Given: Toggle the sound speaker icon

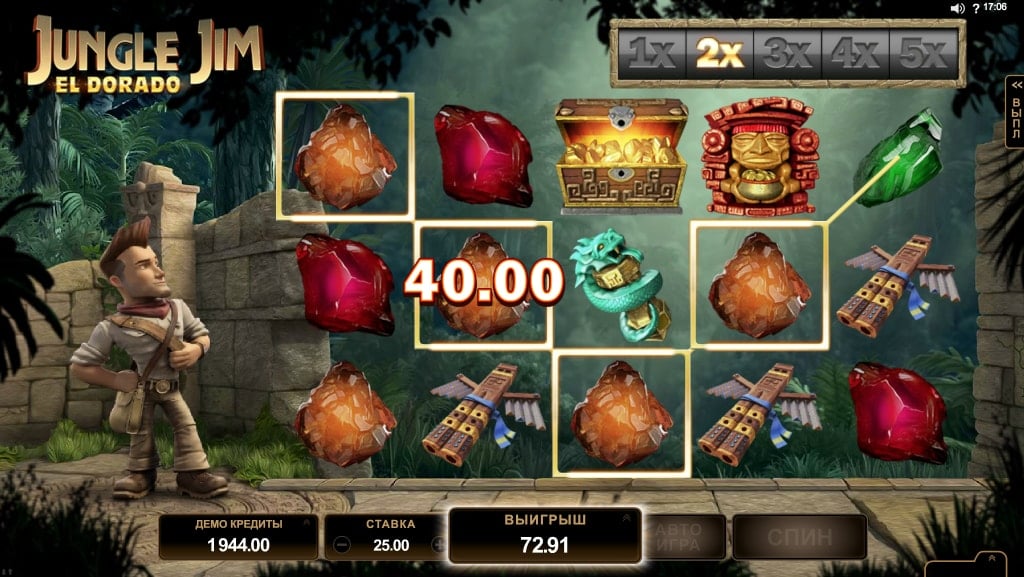Looking at the screenshot, I should pos(957,8).
